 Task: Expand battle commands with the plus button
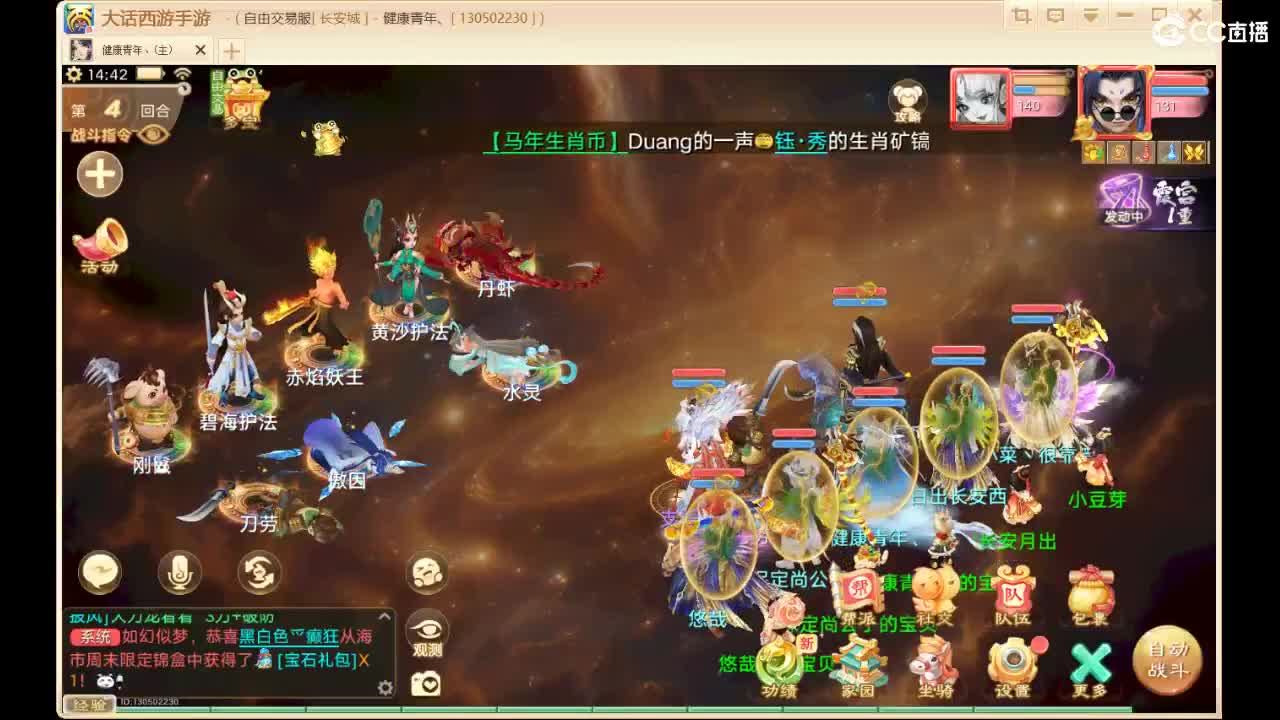point(99,174)
